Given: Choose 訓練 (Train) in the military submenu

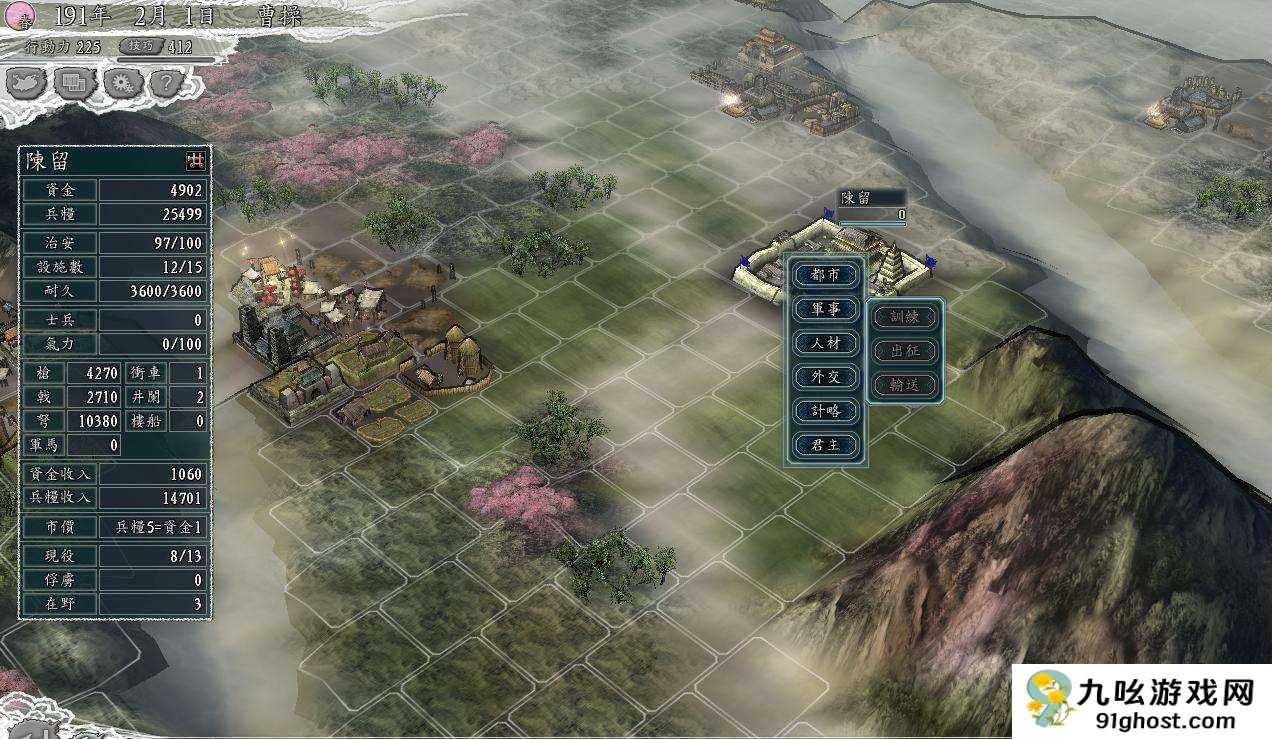Looking at the screenshot, I should click(905, 318).
